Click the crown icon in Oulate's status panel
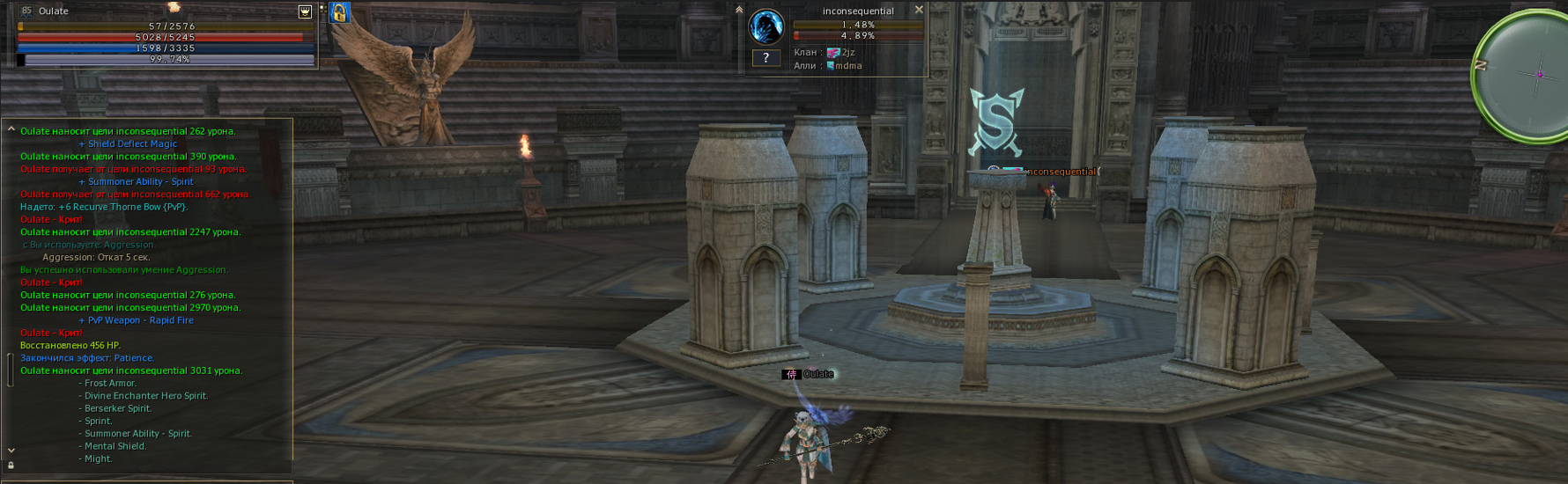The width and height of the screenshot is (1568, 484). pyautogui.click(x=305, y=11)
